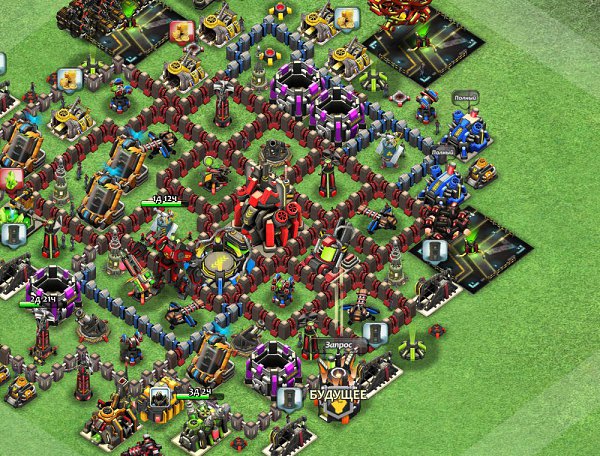
Task: Tap the dark icon bubble above the yellow building
Action: (158, 396)
